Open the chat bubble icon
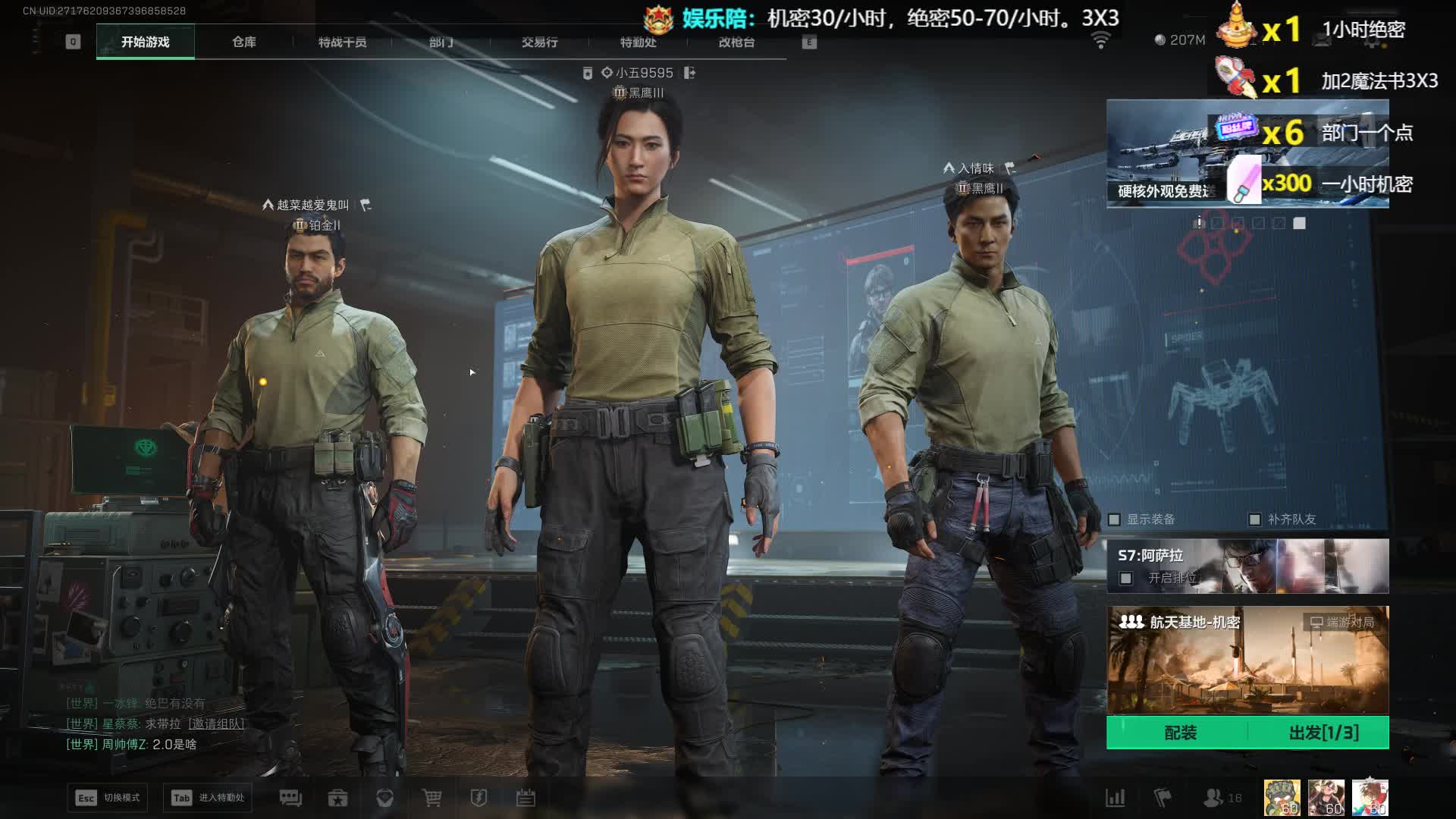 coord(290,798)
